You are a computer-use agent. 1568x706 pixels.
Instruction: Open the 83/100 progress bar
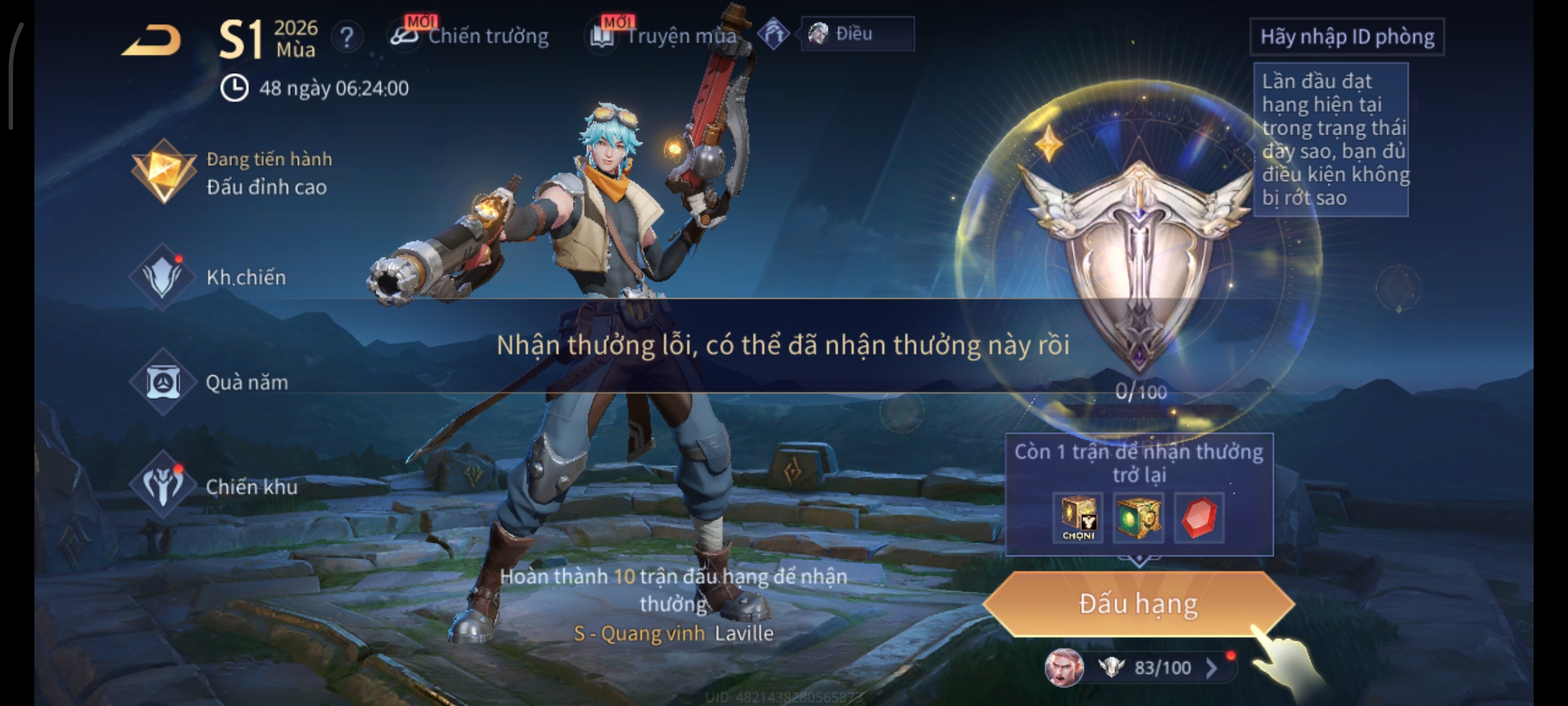1150,667
